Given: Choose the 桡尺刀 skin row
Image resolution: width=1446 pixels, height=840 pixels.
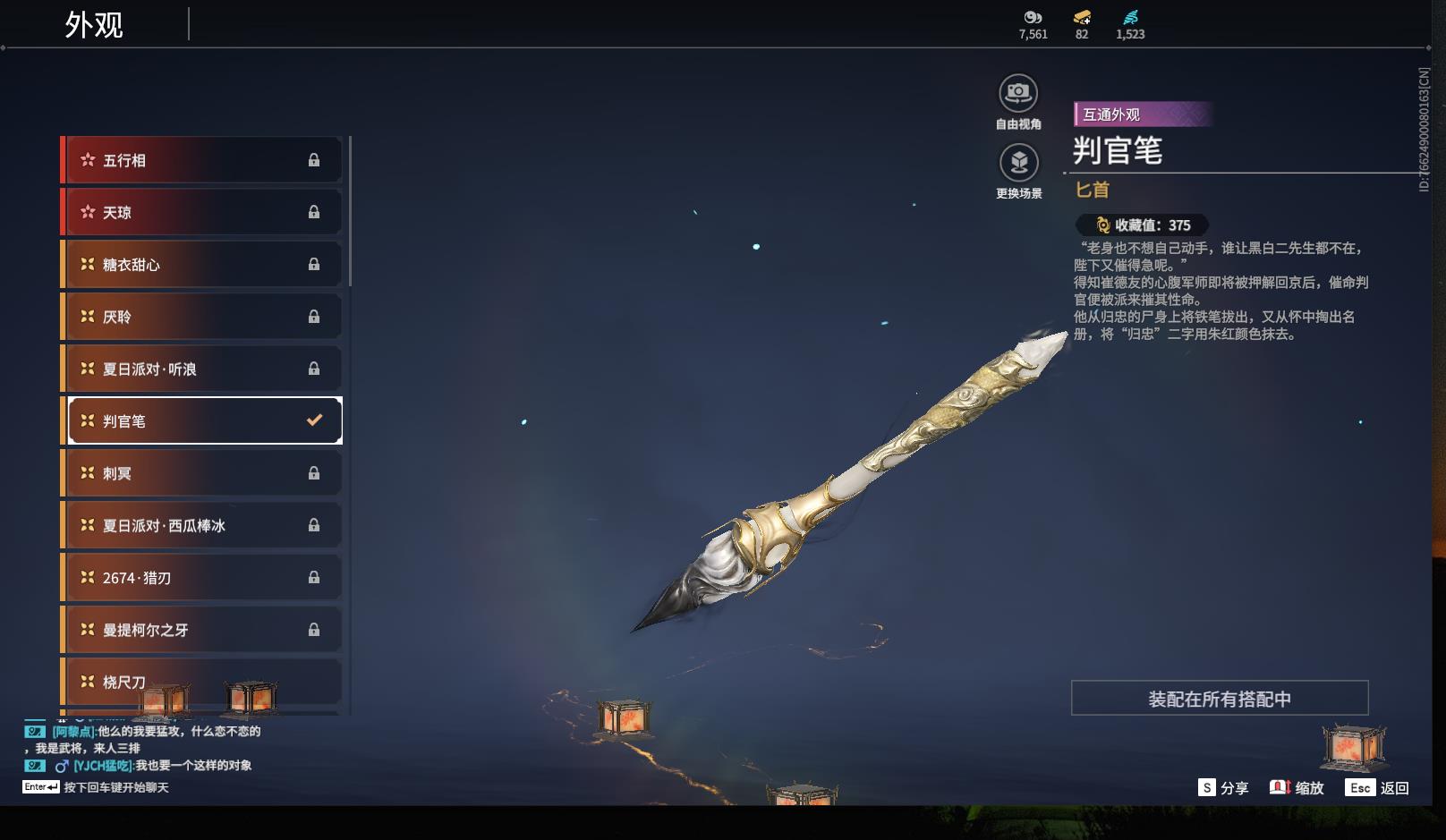Looking at the screenshot, I should click(202, 682).
